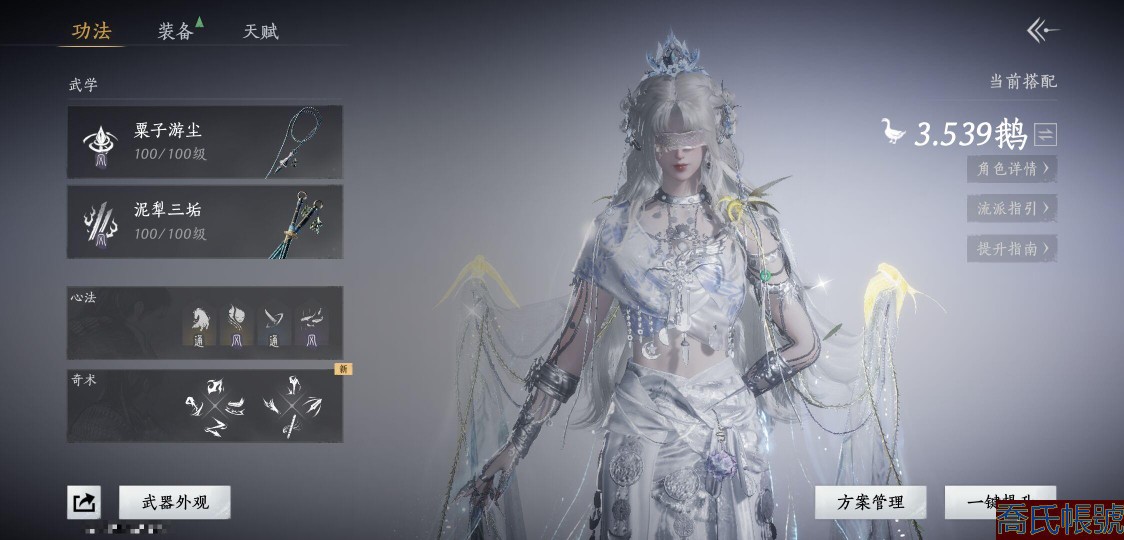Open the 装备 tab
The height and width of the screenshot is (540, 1124).
tap(176, 31)
